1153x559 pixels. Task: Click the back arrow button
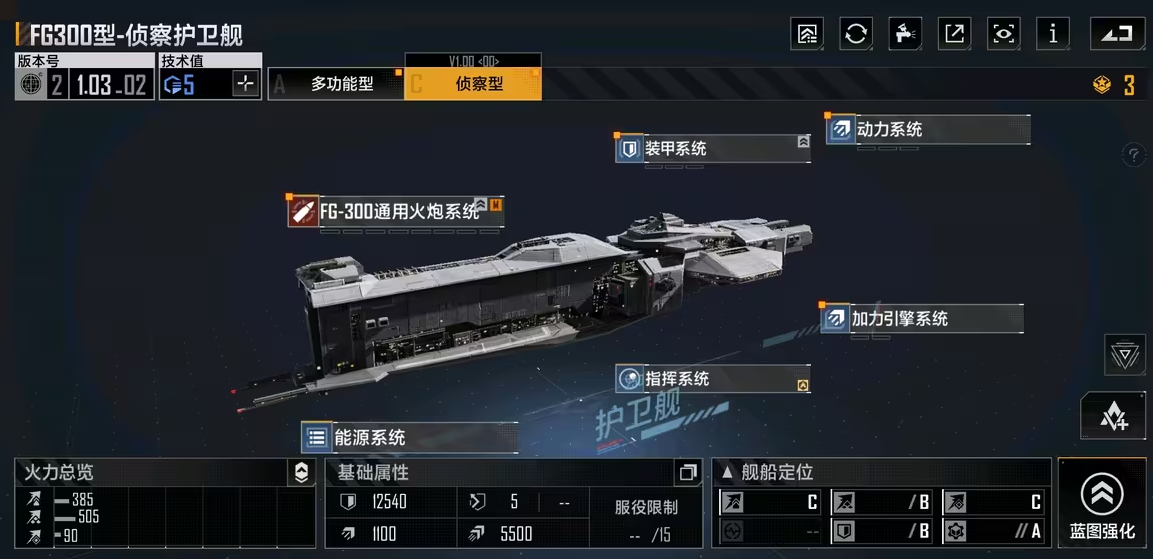click(x=1117, y=33)
